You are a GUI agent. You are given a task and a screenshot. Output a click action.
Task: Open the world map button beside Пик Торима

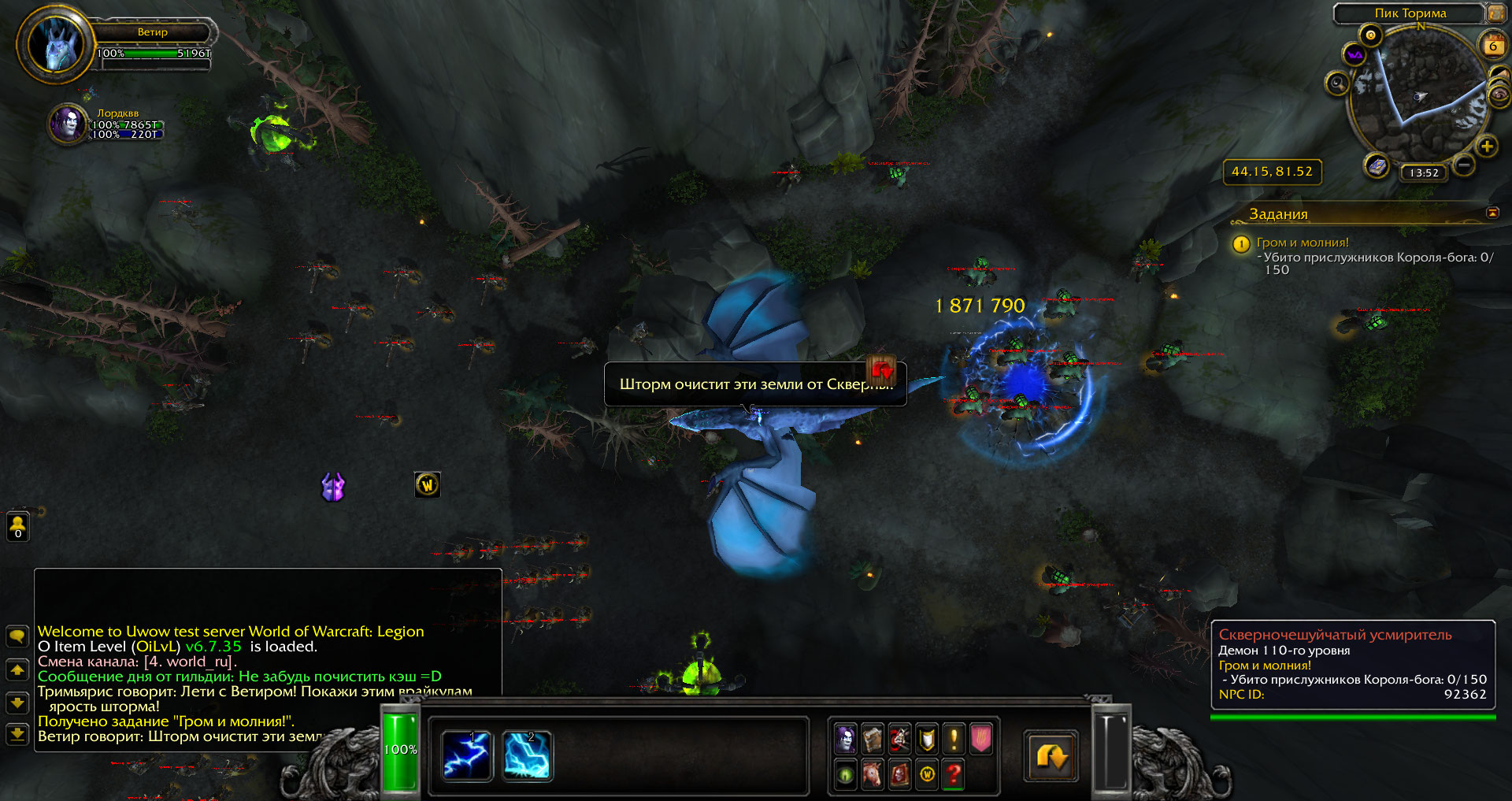[x=1495, y=13]
